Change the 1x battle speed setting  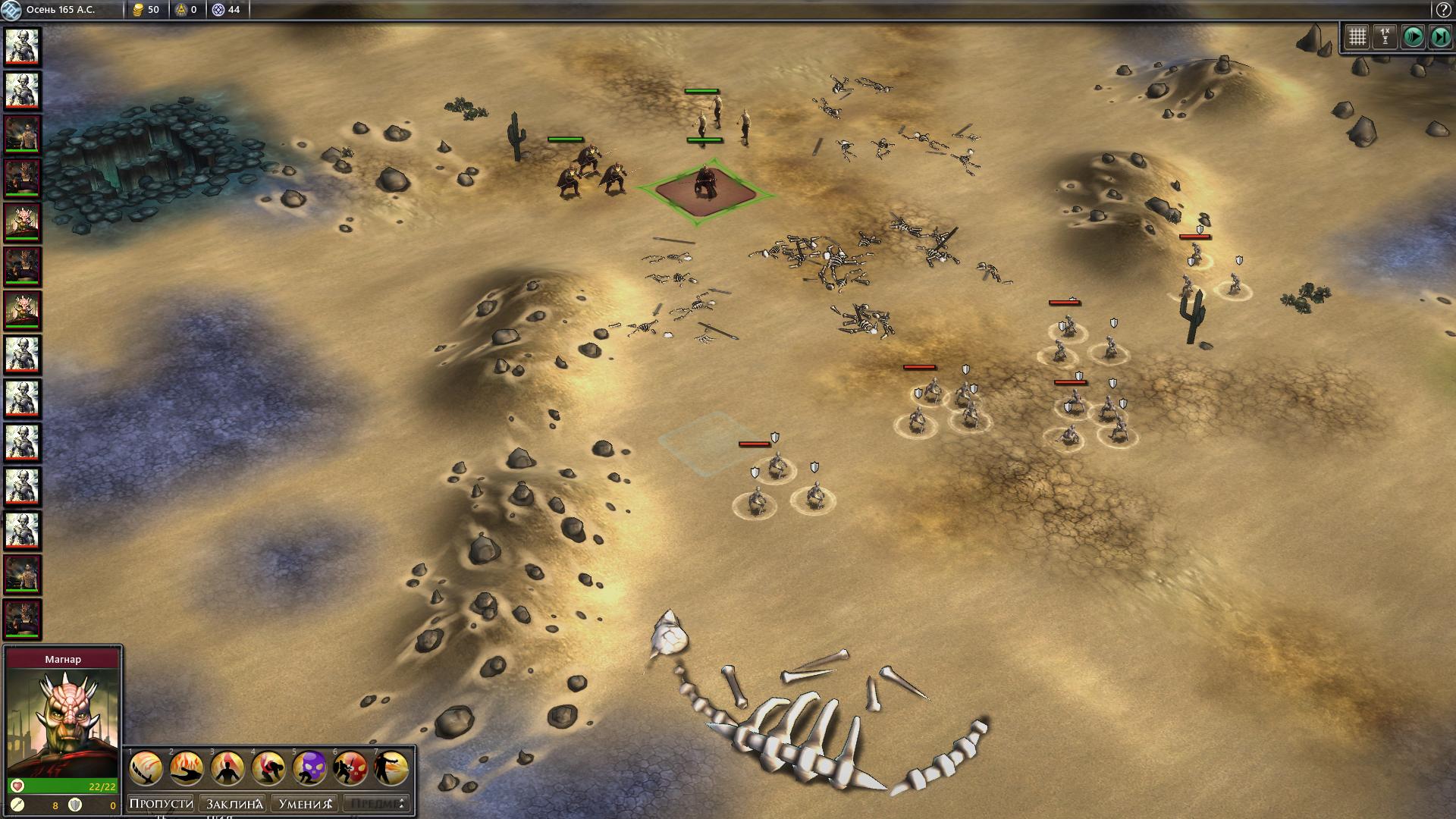(1385, 36)
